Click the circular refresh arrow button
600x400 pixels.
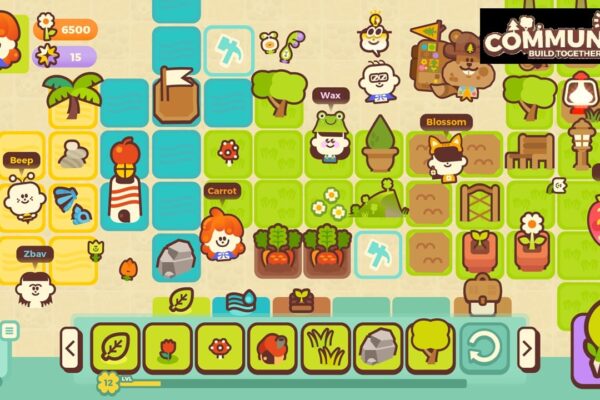point(485,348)
